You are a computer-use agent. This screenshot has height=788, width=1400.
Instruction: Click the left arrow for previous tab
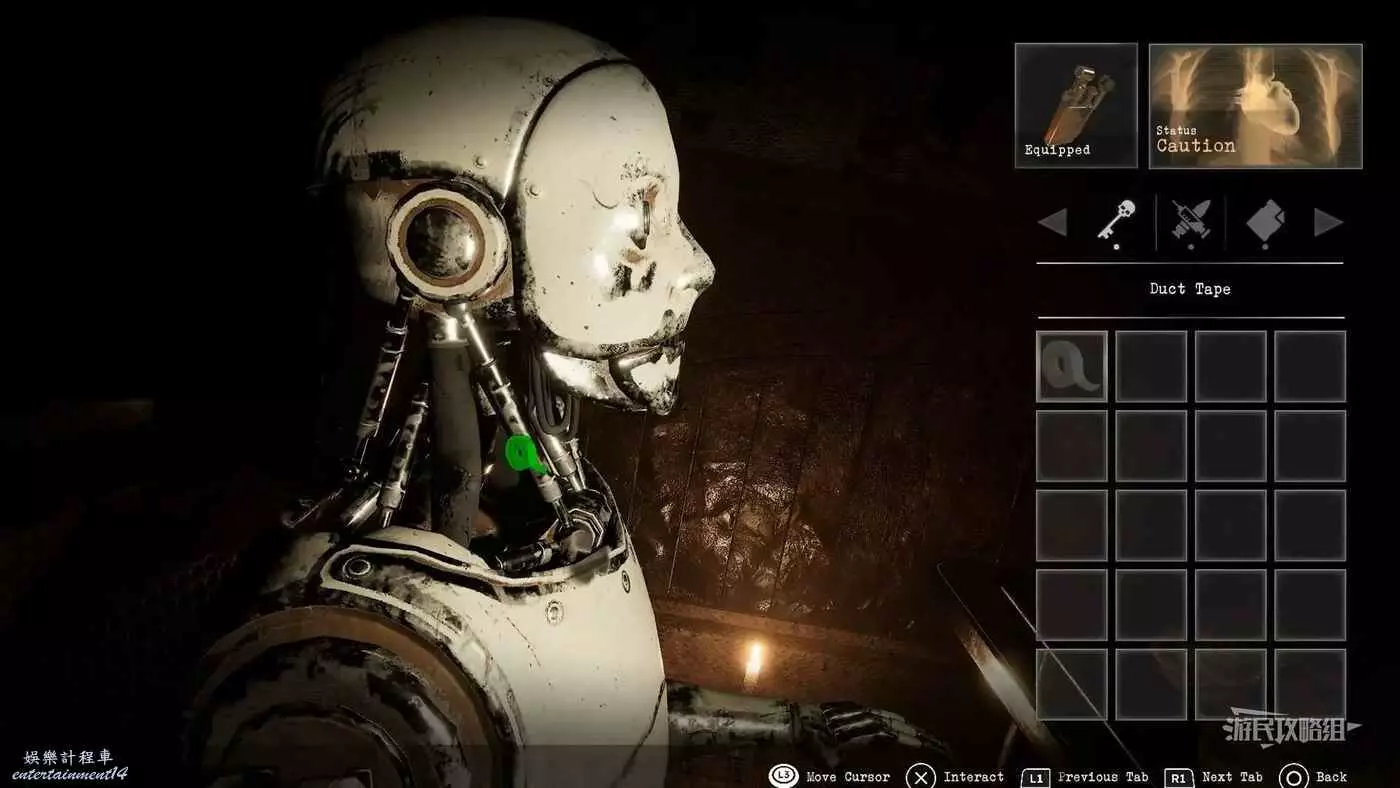[1052, 222]
